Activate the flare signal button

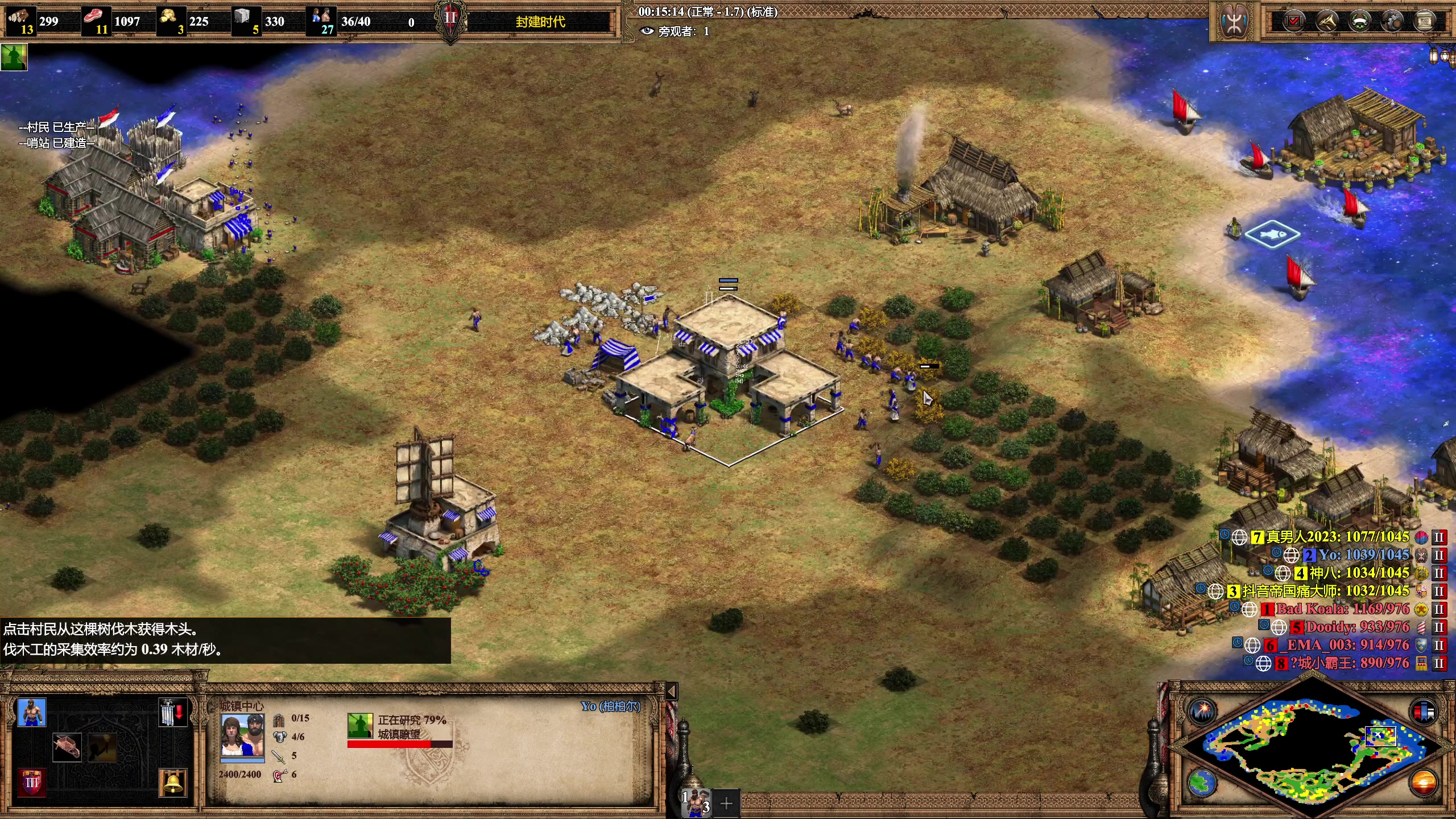pos(1203,712)
